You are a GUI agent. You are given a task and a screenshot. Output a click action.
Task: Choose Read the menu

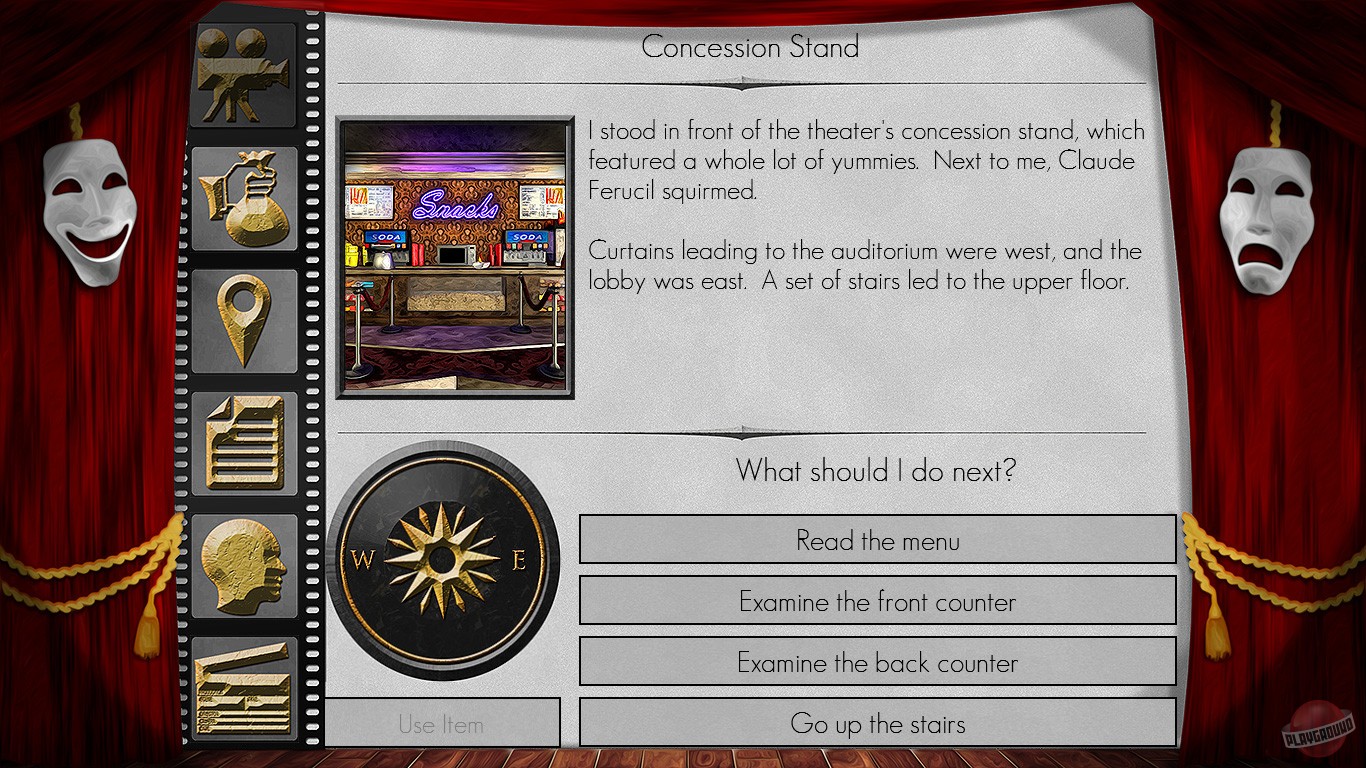tap(876, 540)
